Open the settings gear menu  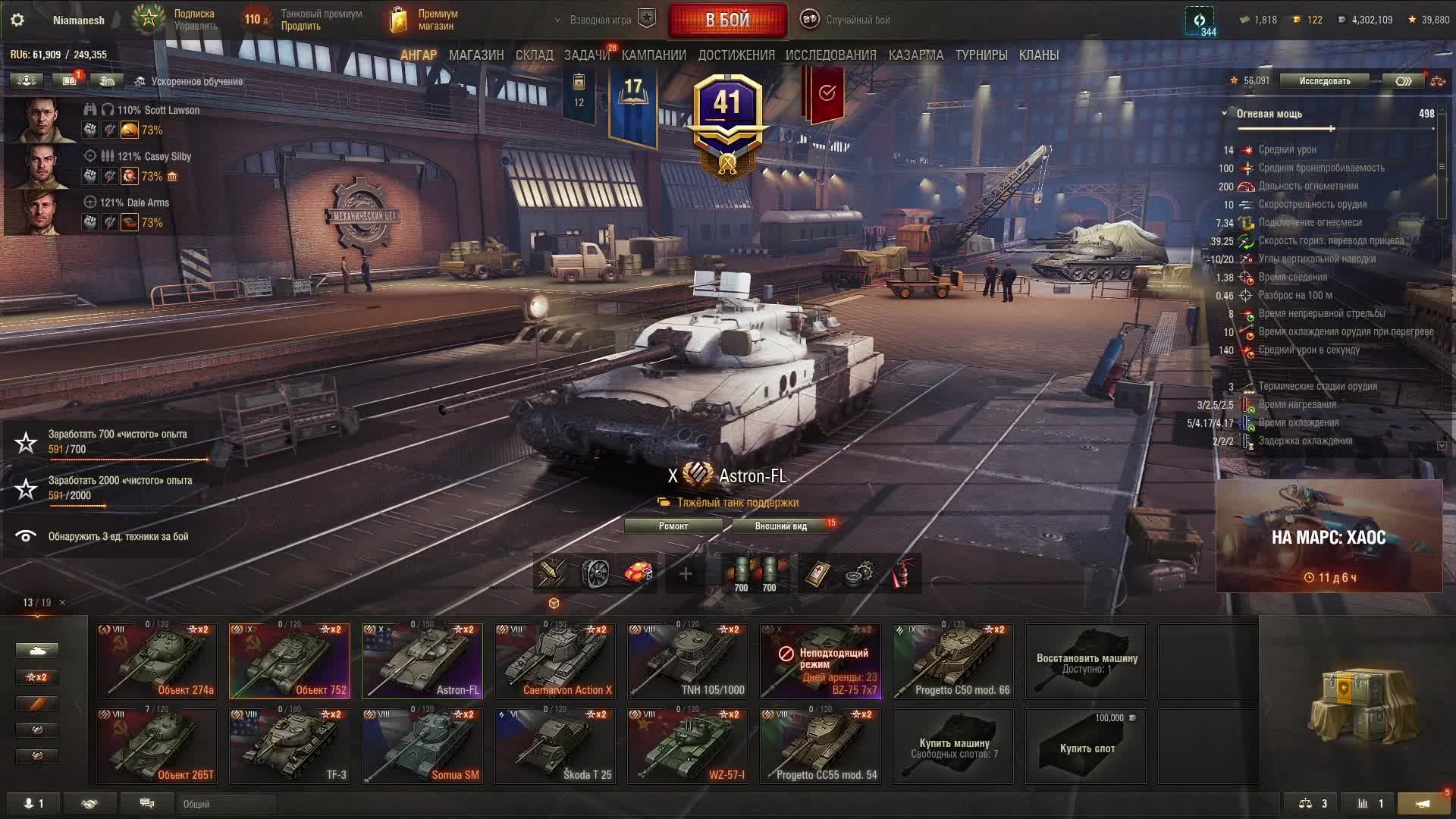(x=17, y=20)
